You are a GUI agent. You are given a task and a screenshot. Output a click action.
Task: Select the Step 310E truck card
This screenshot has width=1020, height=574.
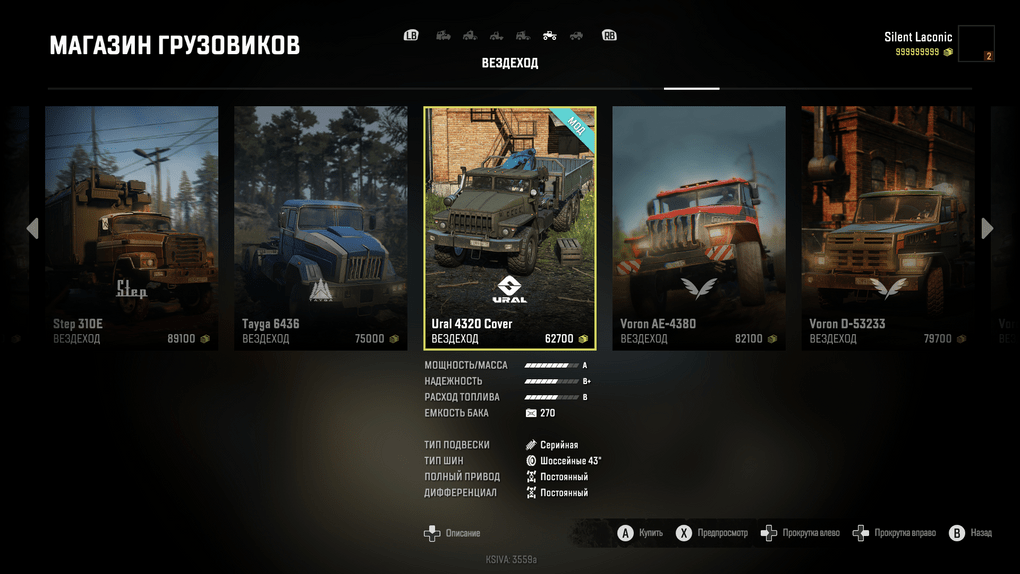132,227
